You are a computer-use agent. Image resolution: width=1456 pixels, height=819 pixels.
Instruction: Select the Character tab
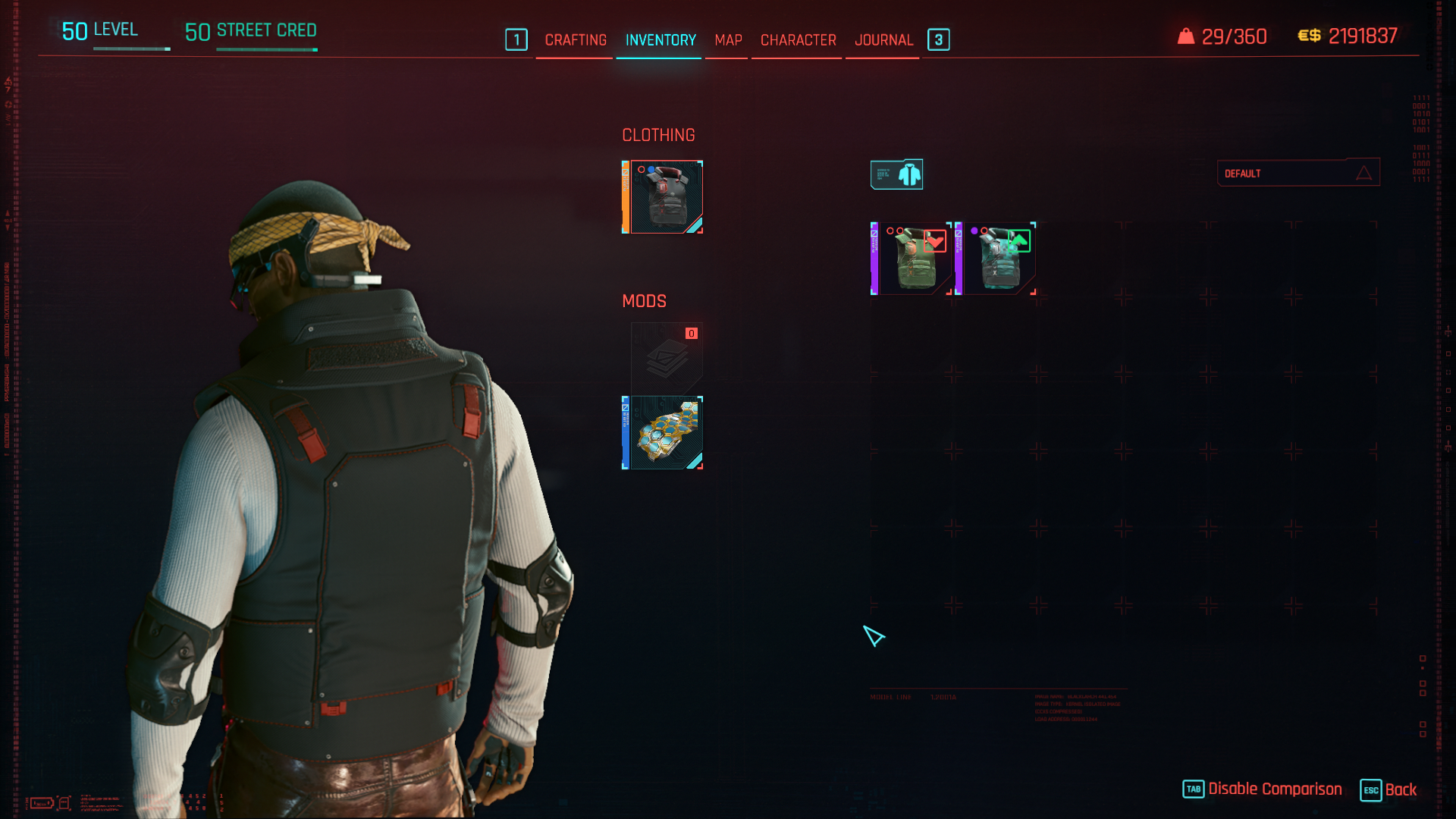[x=798, y=40]
